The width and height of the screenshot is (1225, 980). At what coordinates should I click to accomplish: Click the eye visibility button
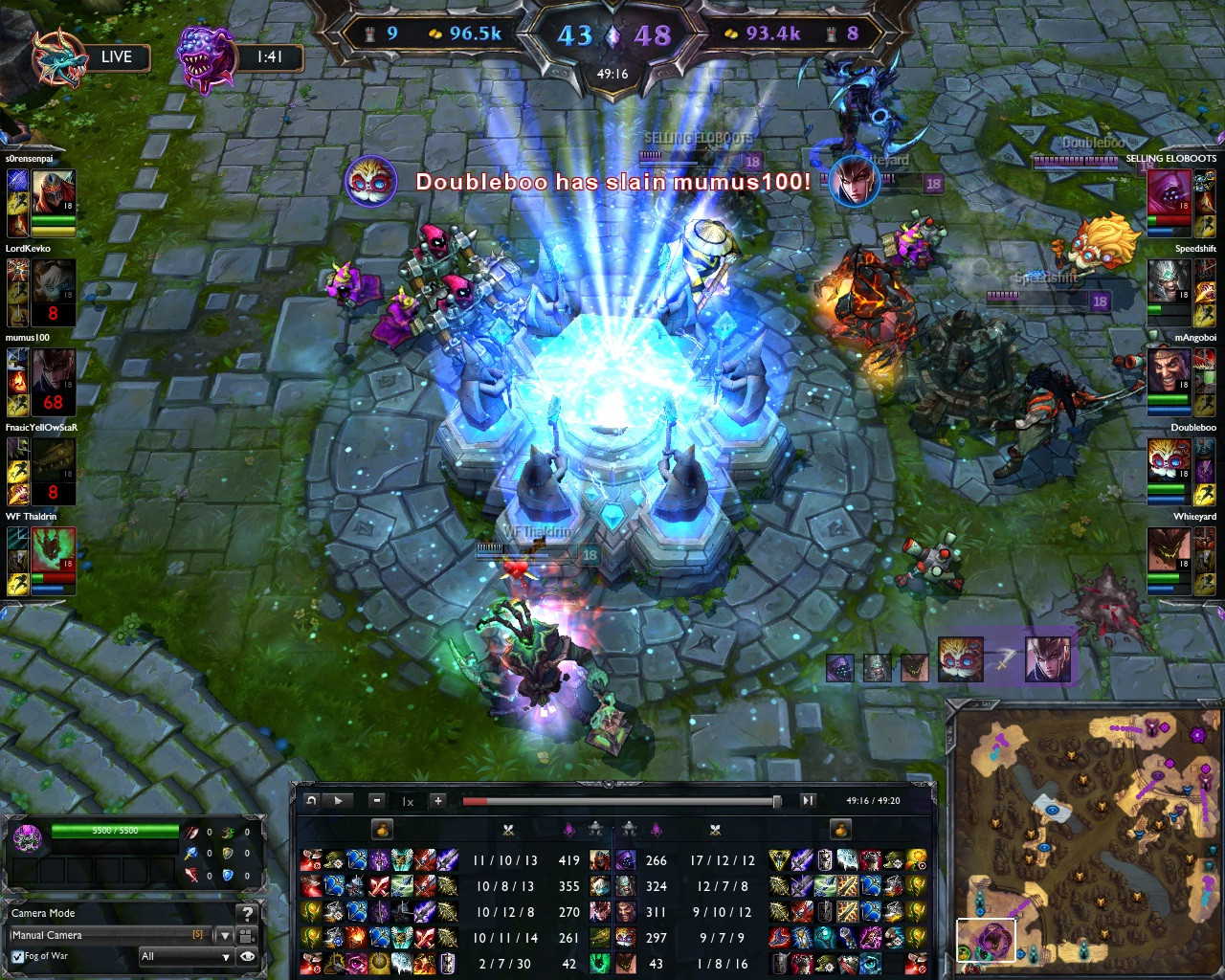coord(248,956)
